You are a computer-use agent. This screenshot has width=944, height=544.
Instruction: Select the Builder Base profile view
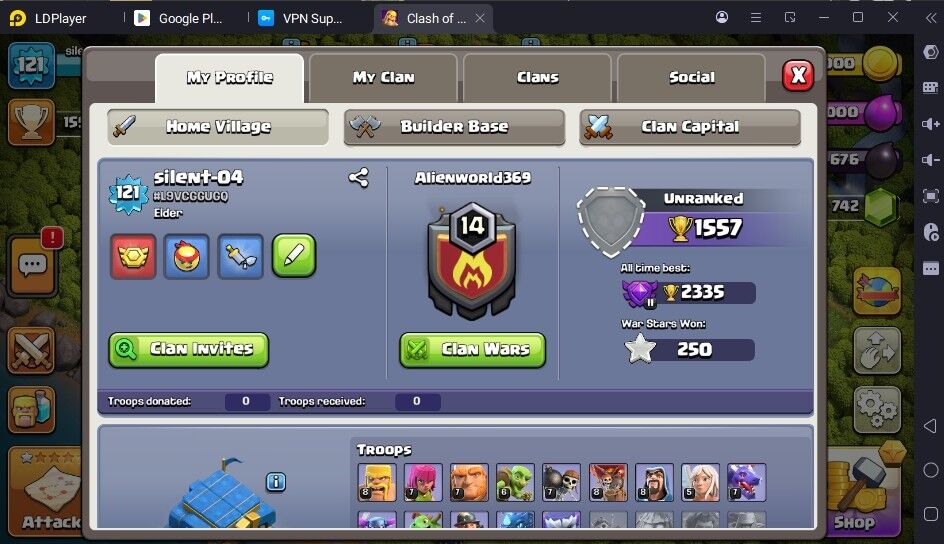454,127
